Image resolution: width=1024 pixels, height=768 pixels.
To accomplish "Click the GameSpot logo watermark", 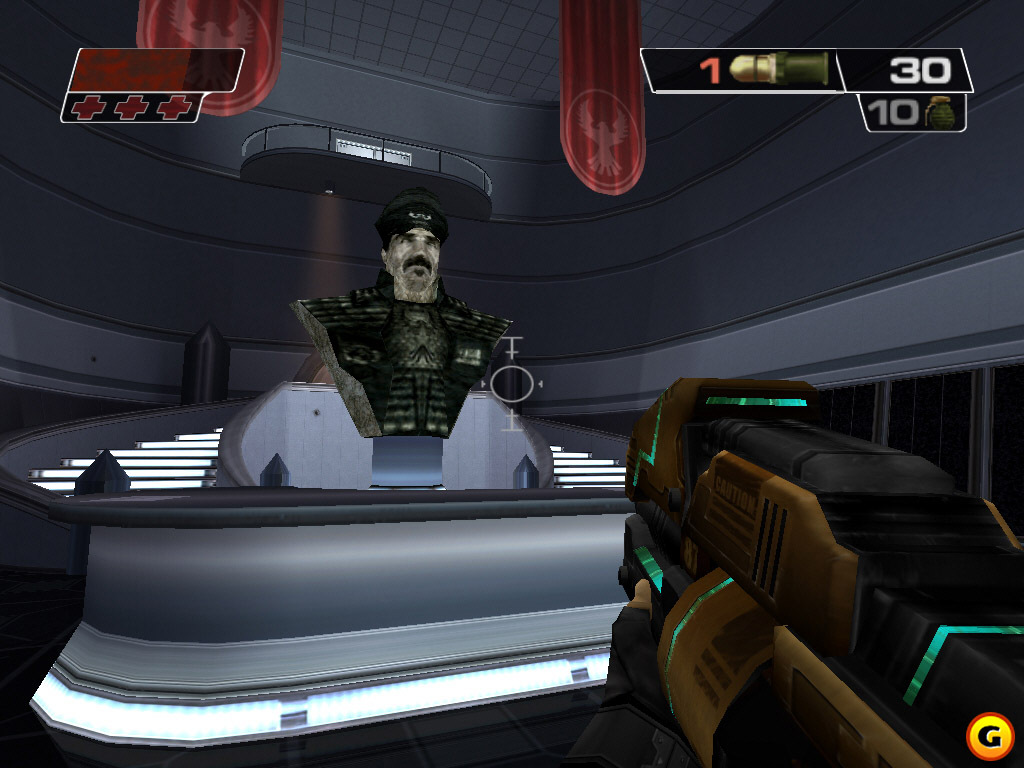I will coord(989,734).
